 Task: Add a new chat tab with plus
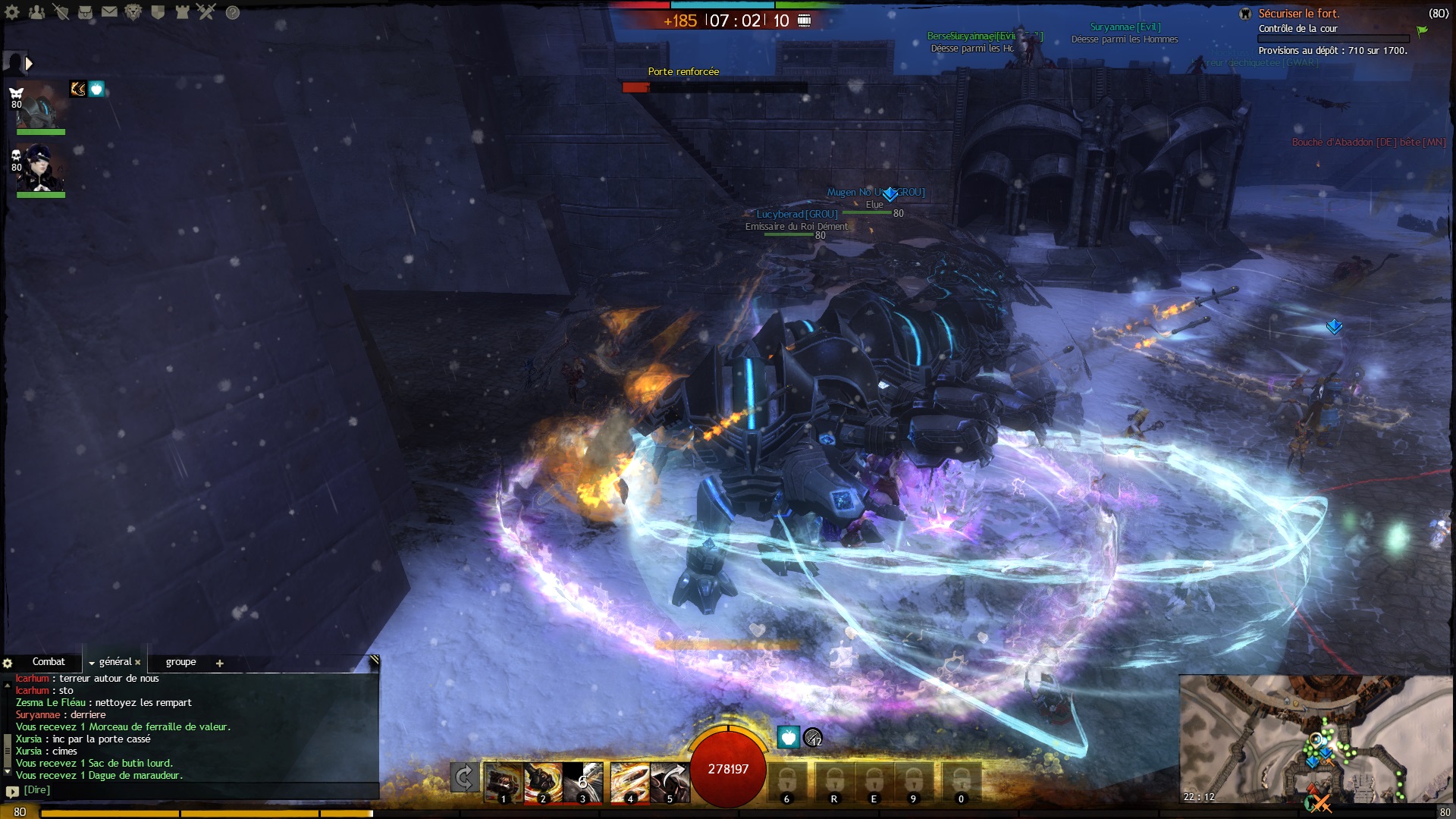tap(220, 664)
